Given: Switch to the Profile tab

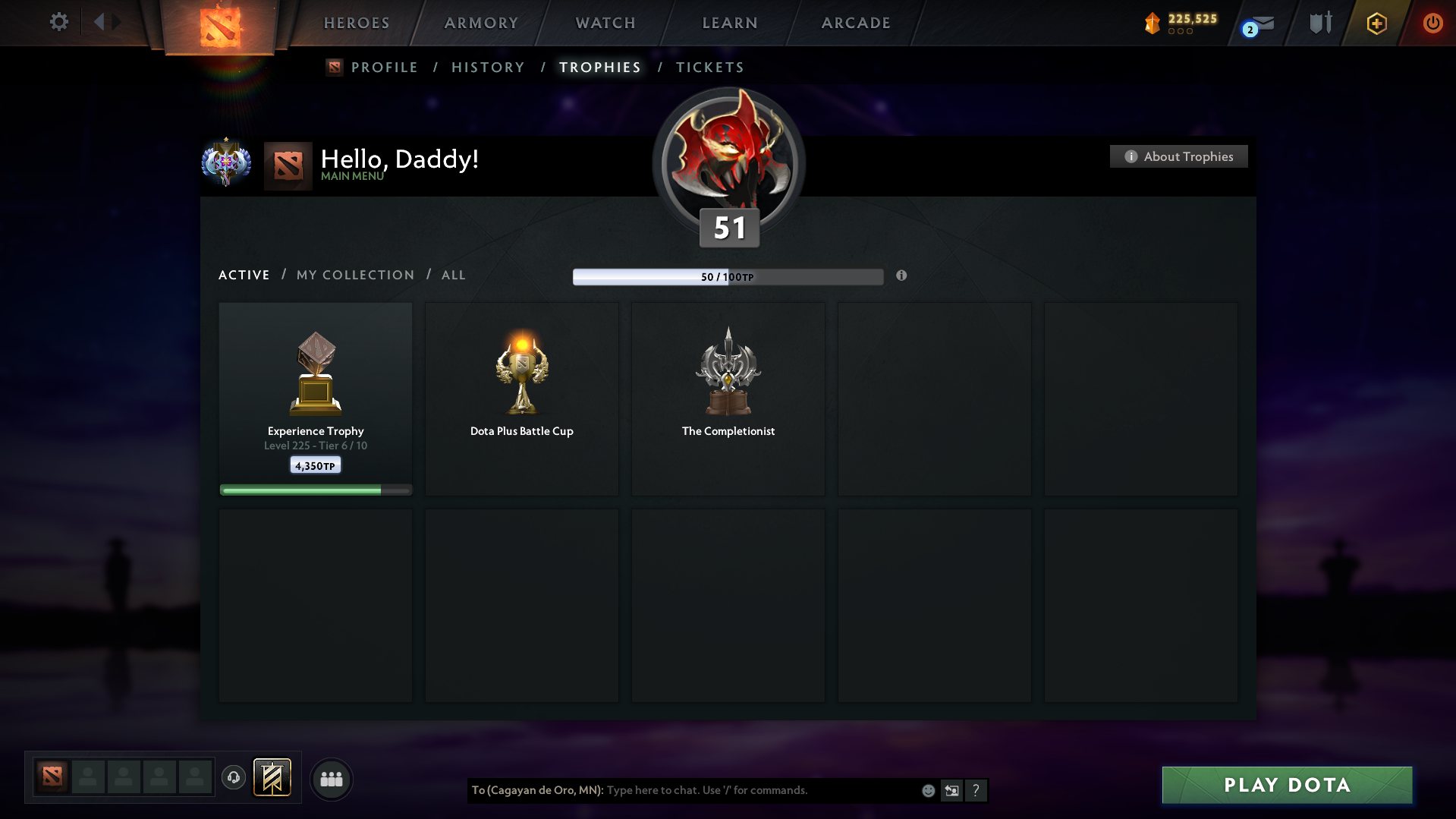Looking at the screenshot, I should (384, 68).
